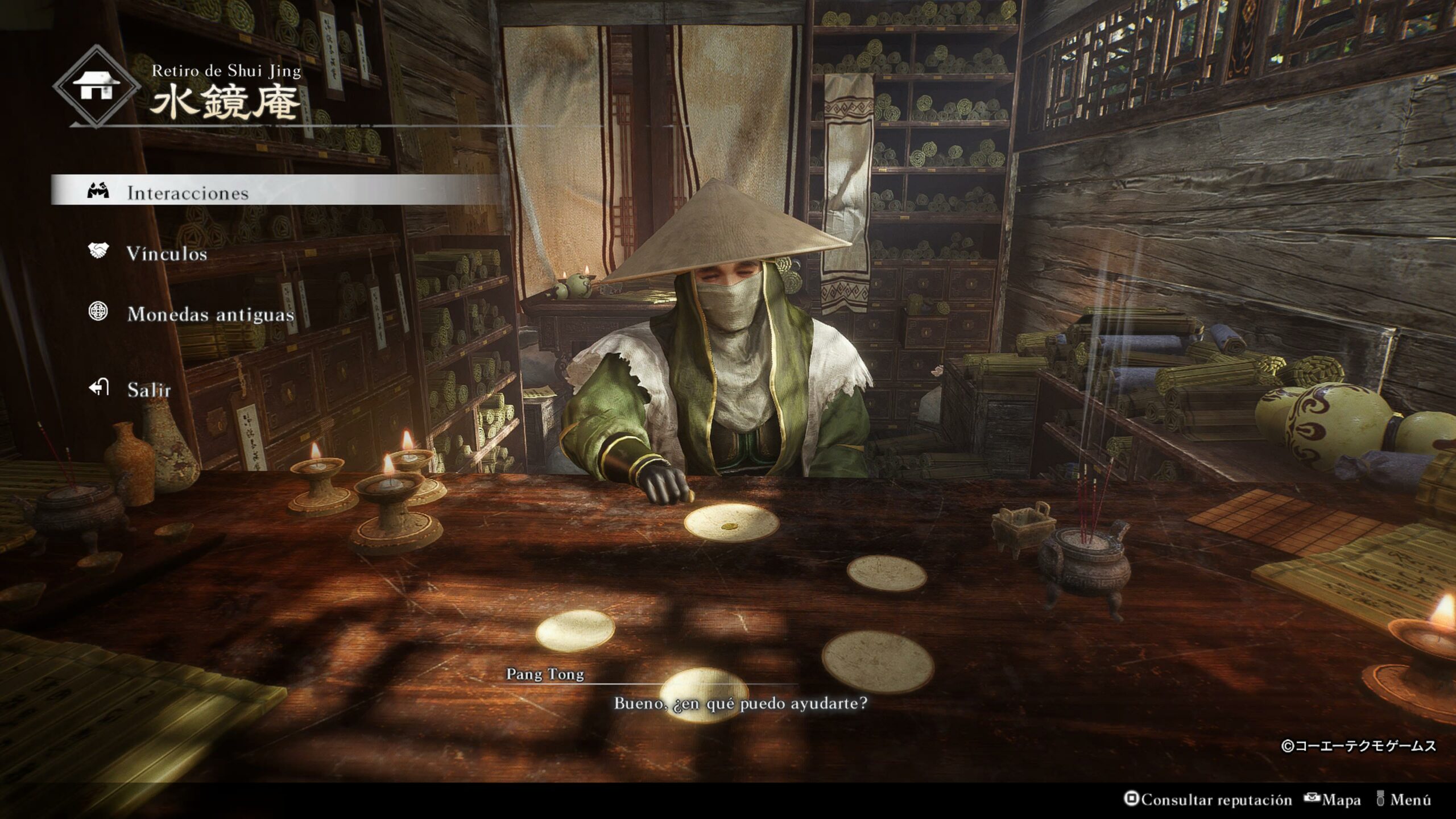Exit the retreat with Salir

point(148,390)
